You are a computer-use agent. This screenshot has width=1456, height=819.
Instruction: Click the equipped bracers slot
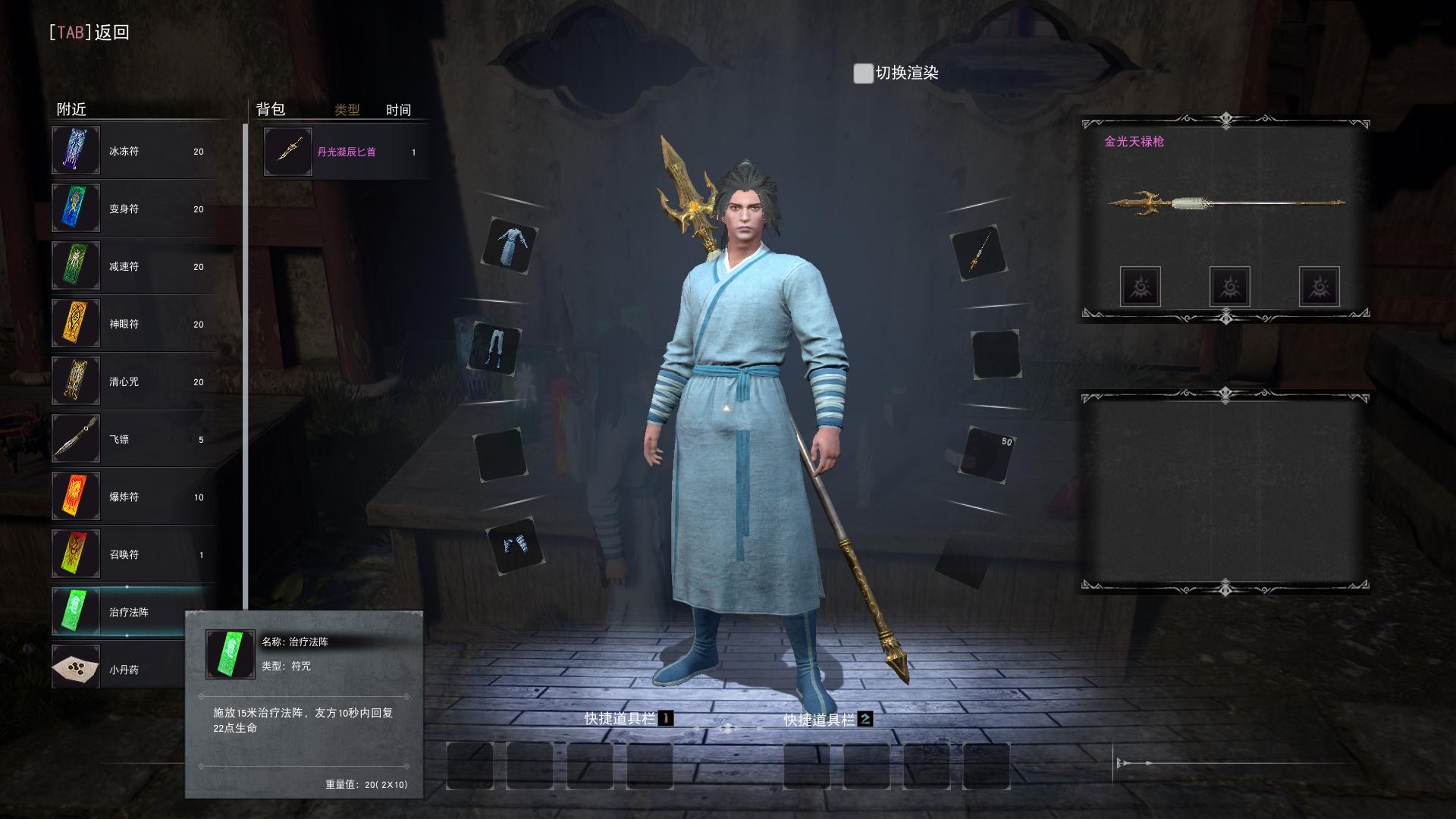[x=516, y=545]
